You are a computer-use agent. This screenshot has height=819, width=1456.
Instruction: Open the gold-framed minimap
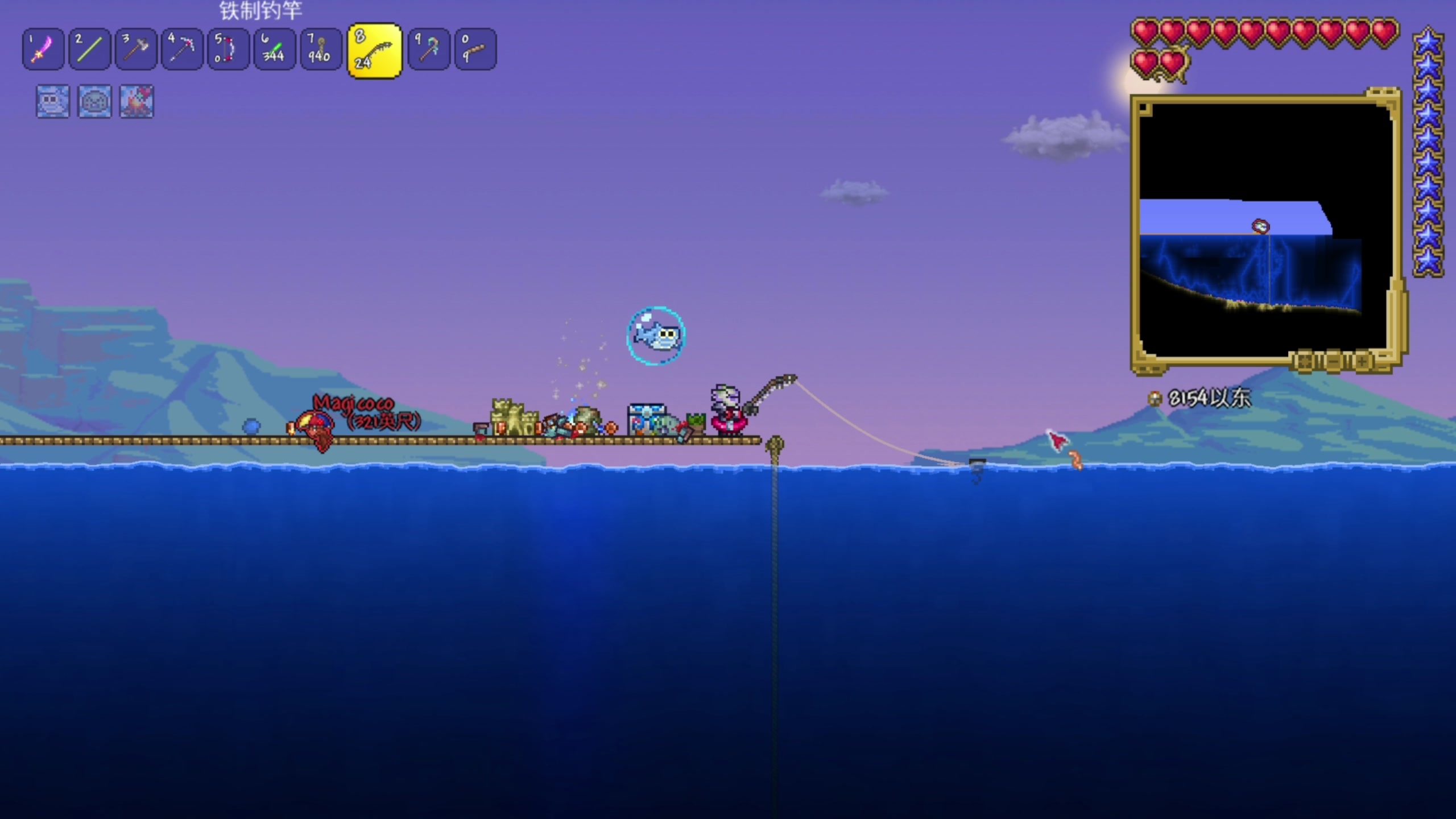point(1264,227)
